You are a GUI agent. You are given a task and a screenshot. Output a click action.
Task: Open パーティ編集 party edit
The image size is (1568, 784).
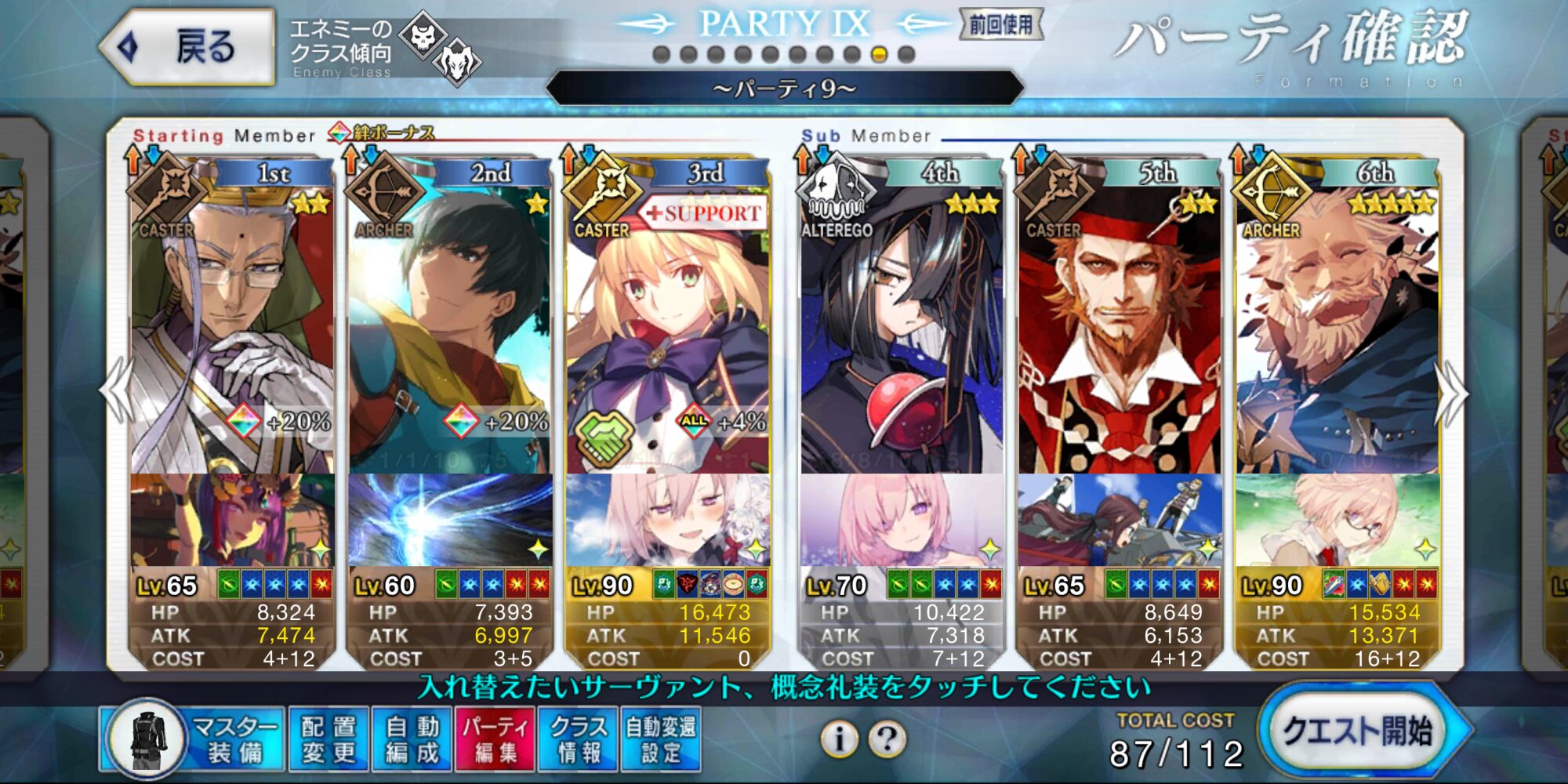[x=495, y=739]
